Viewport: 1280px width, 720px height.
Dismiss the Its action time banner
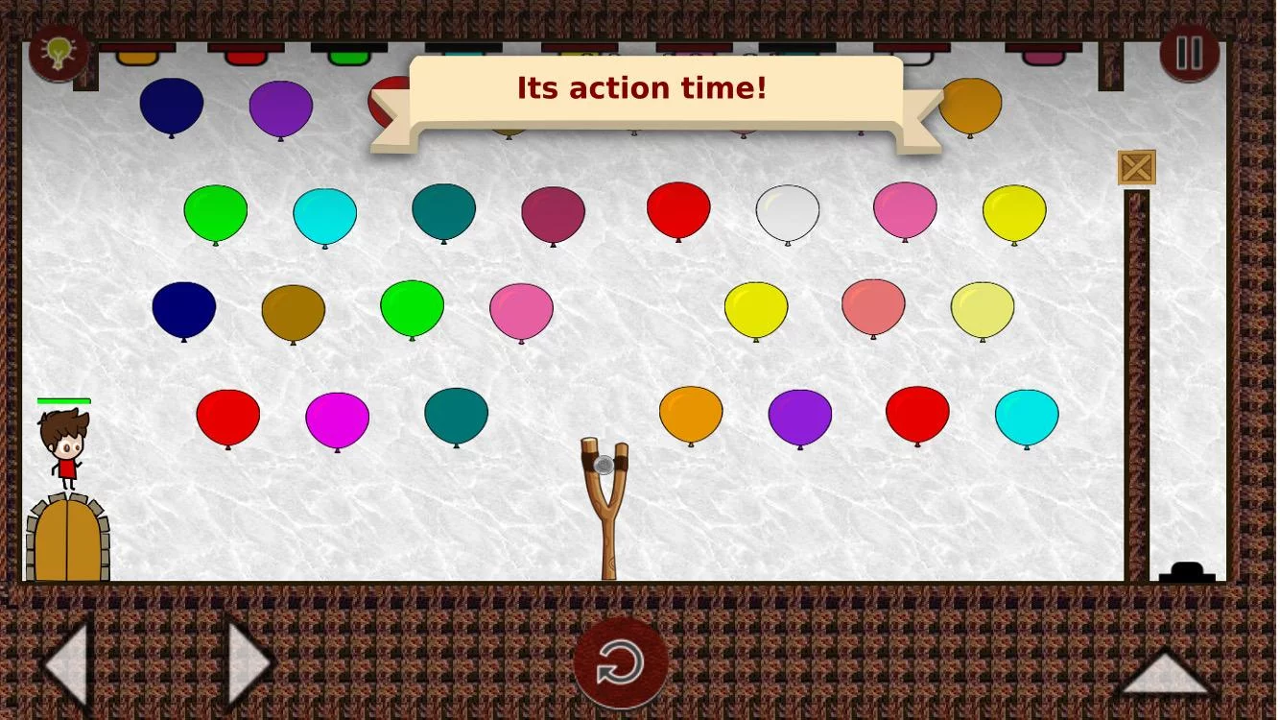[641, 88]
